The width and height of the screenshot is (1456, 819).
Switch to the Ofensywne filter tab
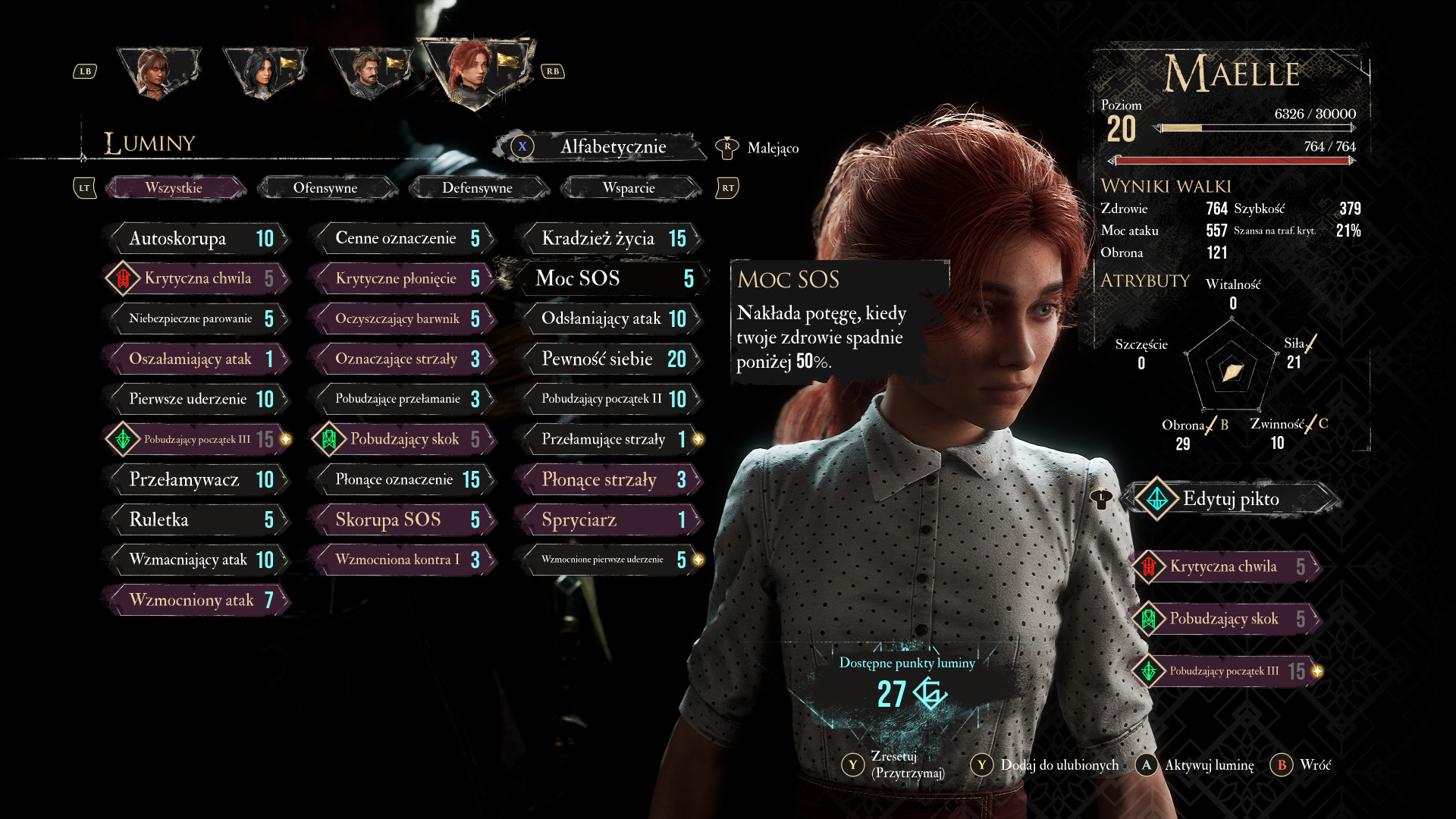pos(325,188)
